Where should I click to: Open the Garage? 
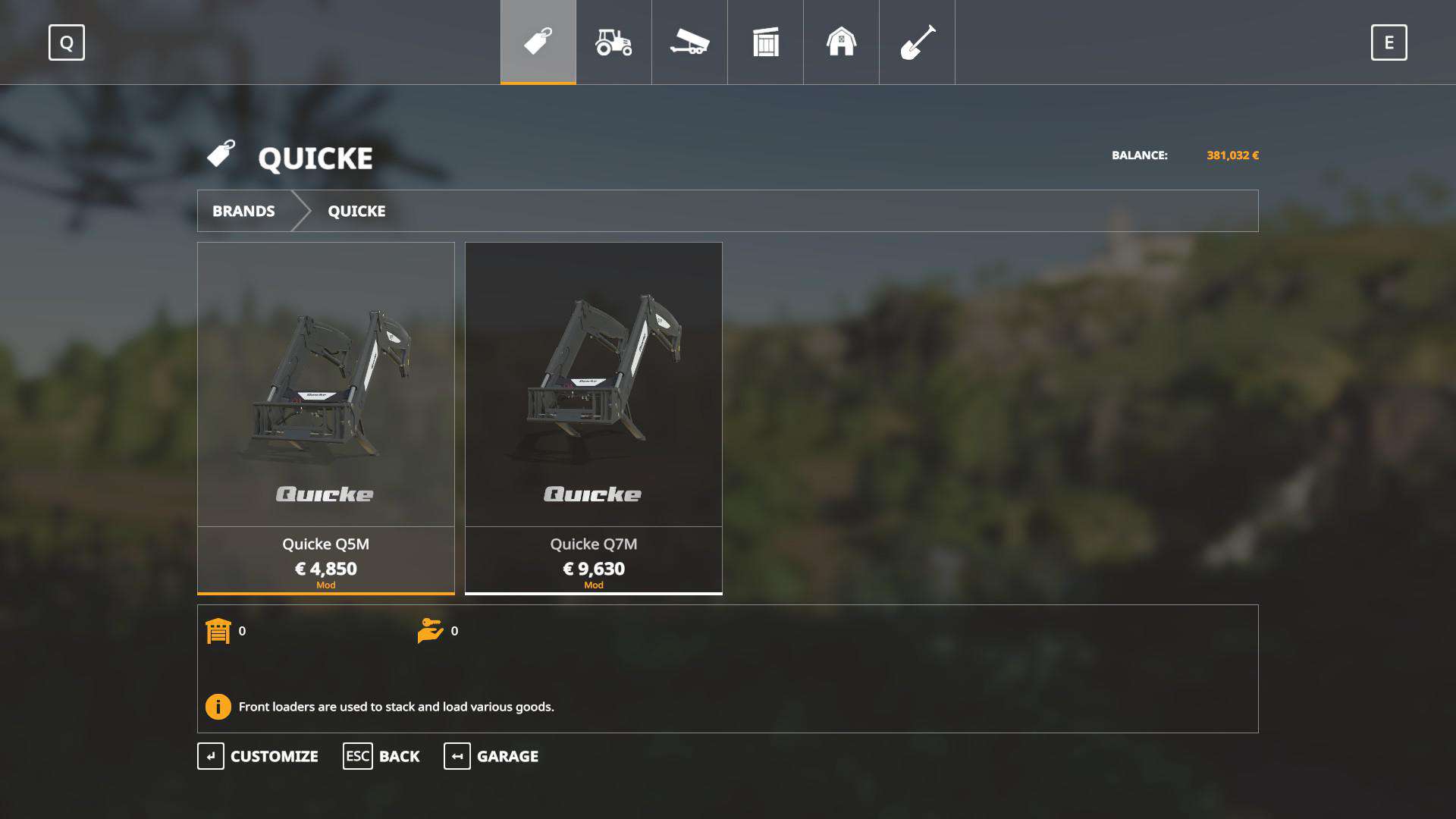[491, 756]
